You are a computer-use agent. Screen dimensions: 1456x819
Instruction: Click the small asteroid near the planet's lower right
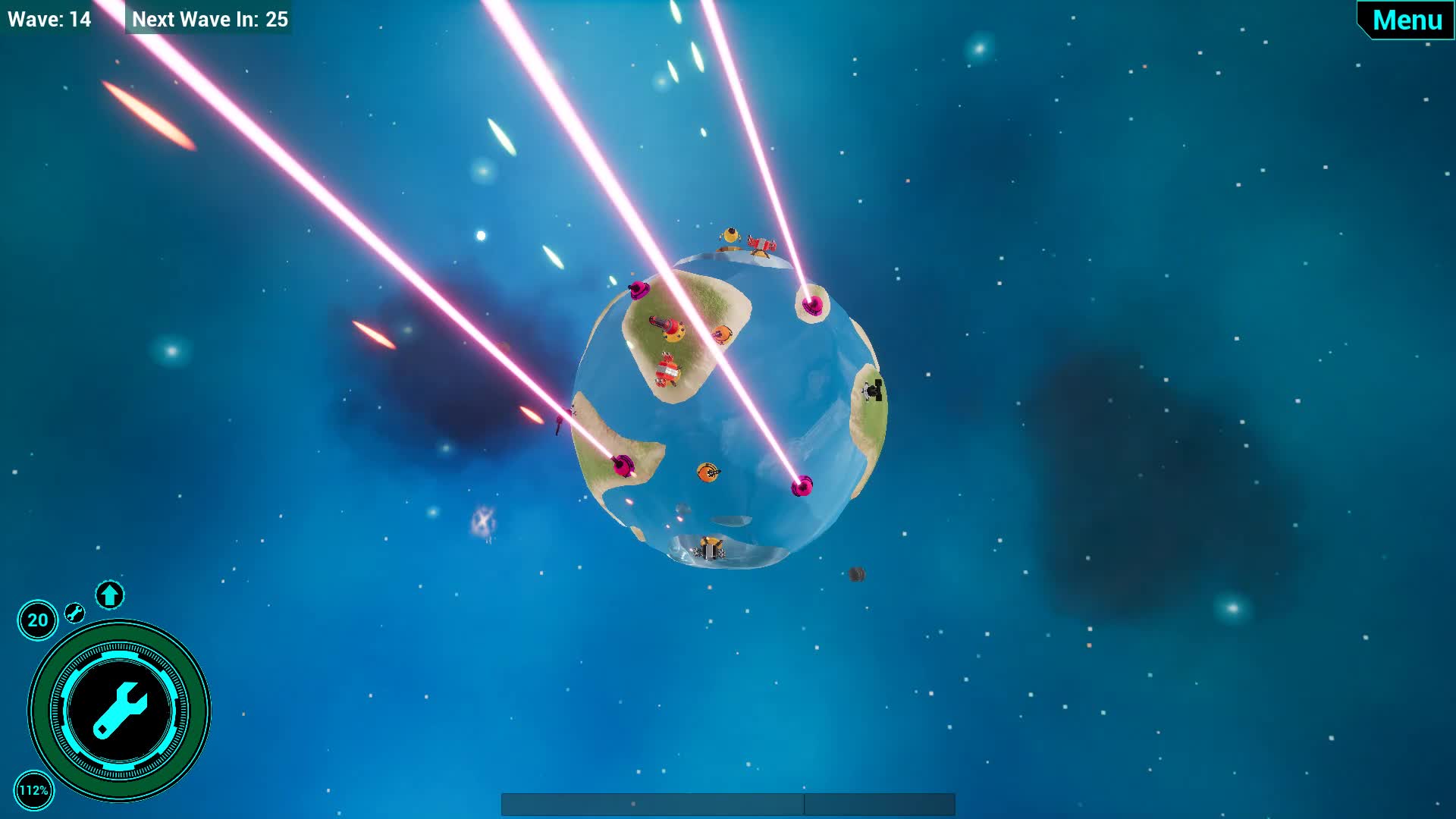click(x=858, y=574)
